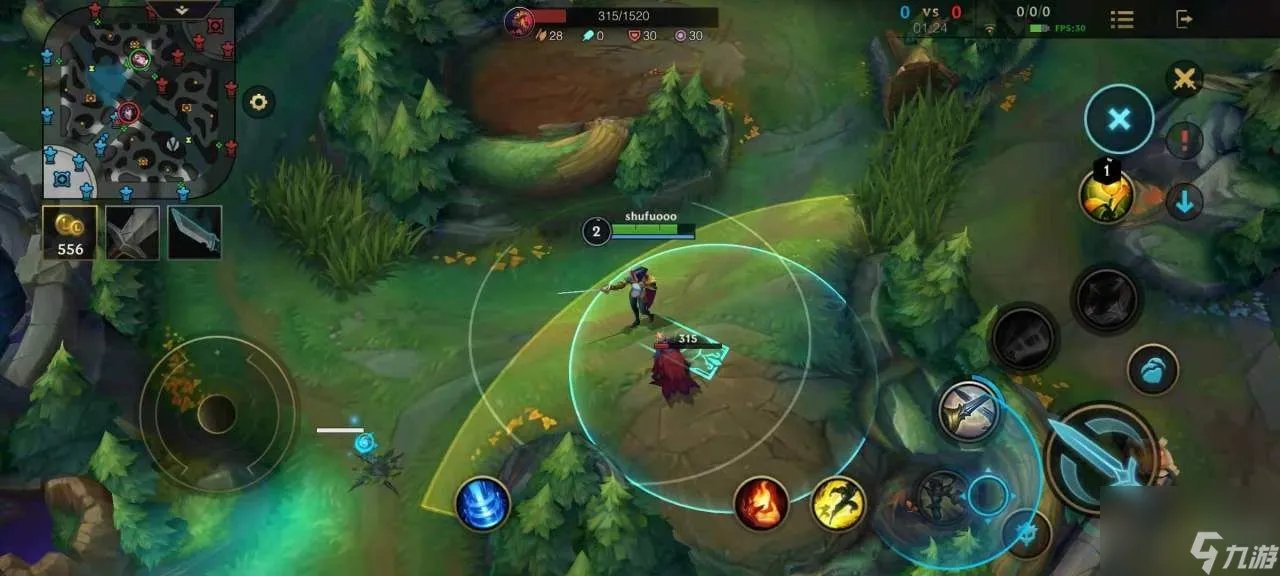Viewport: 1280px width, 576px height.
Task: Buy the recommended long blade item
Action: 194,232
